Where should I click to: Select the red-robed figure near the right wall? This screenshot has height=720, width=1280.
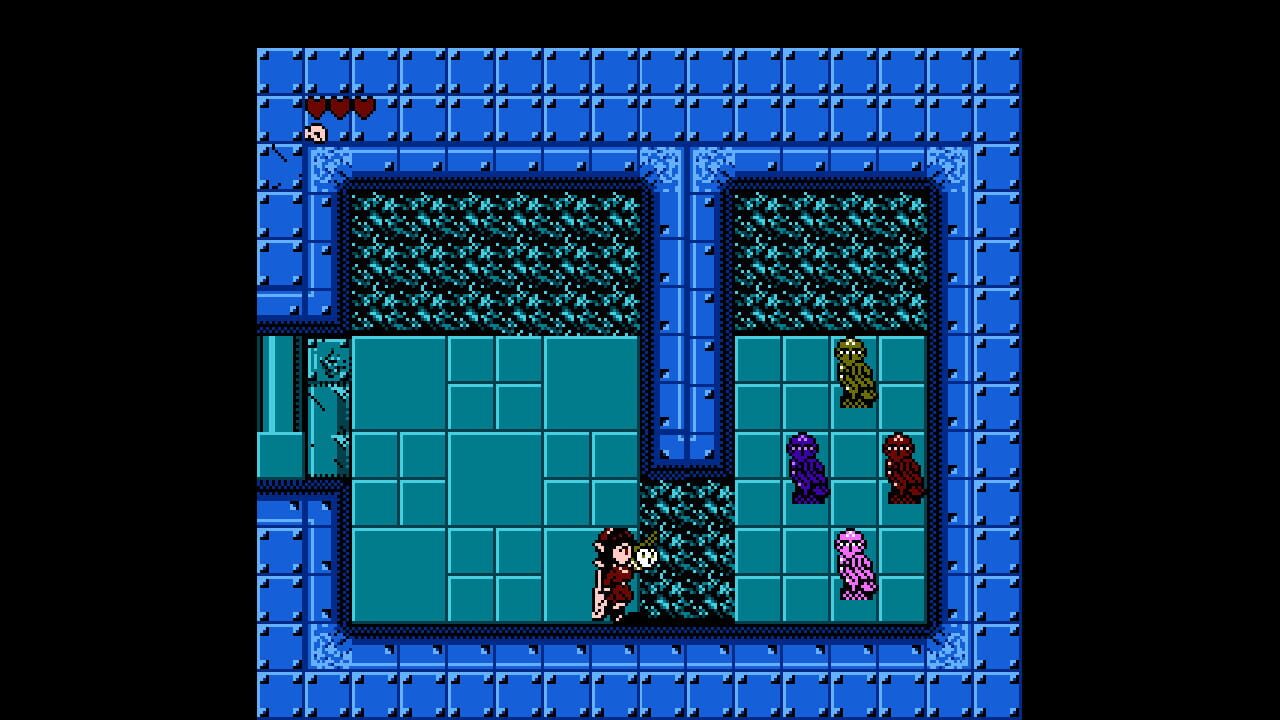point(899,465)
